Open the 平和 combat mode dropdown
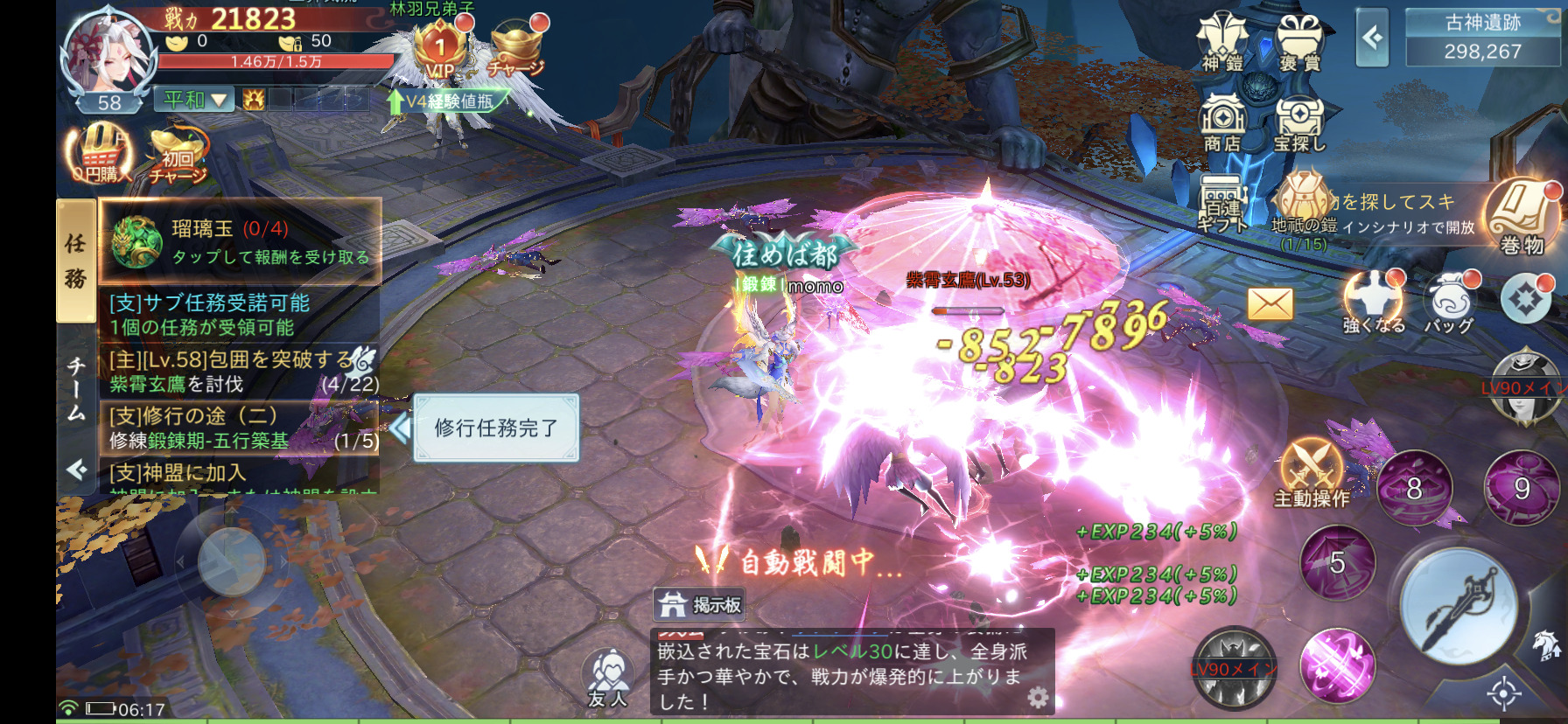1568x724 pixels. tap(194, 100)
